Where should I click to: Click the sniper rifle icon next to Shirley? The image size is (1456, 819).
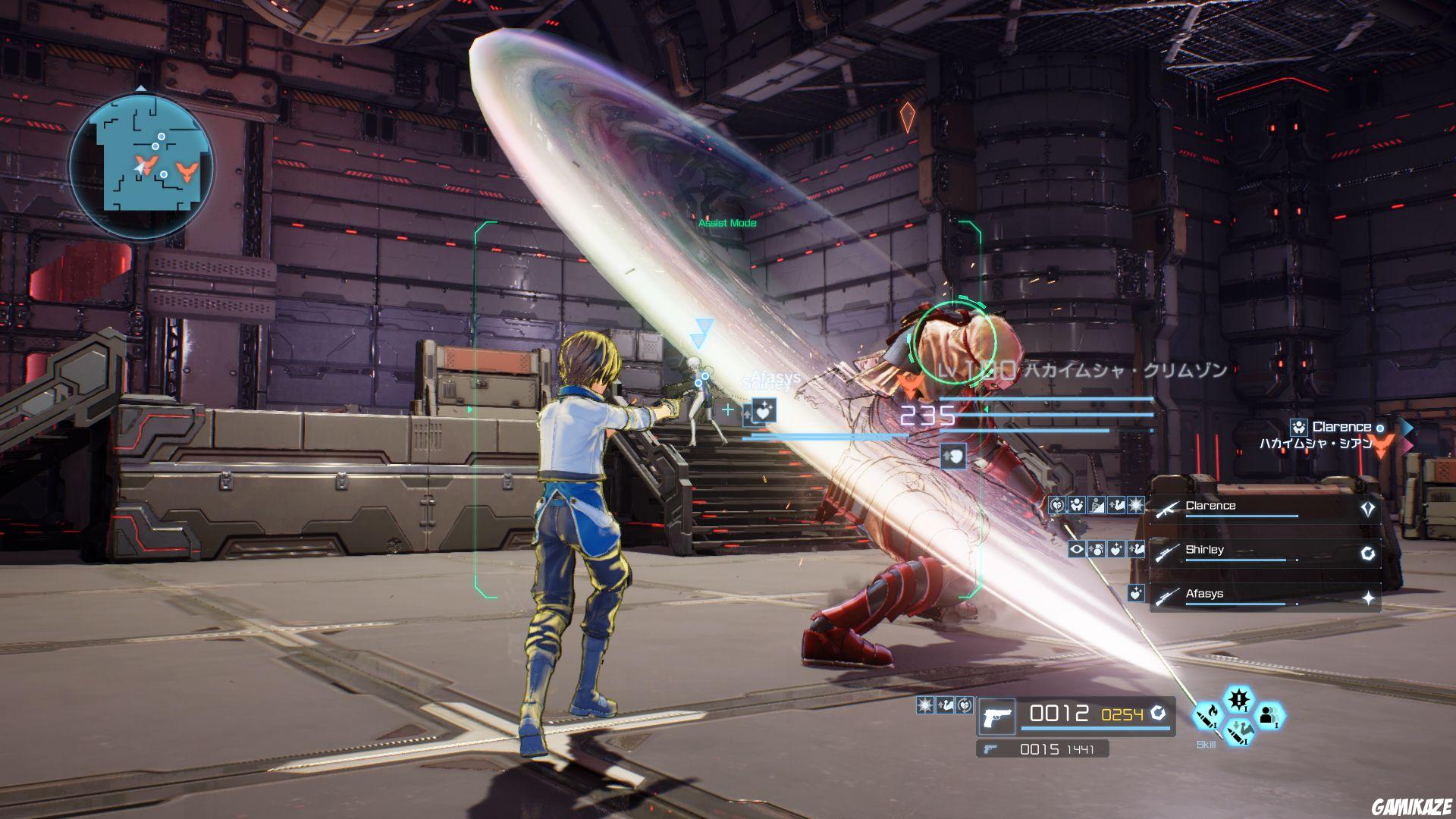1167,553
